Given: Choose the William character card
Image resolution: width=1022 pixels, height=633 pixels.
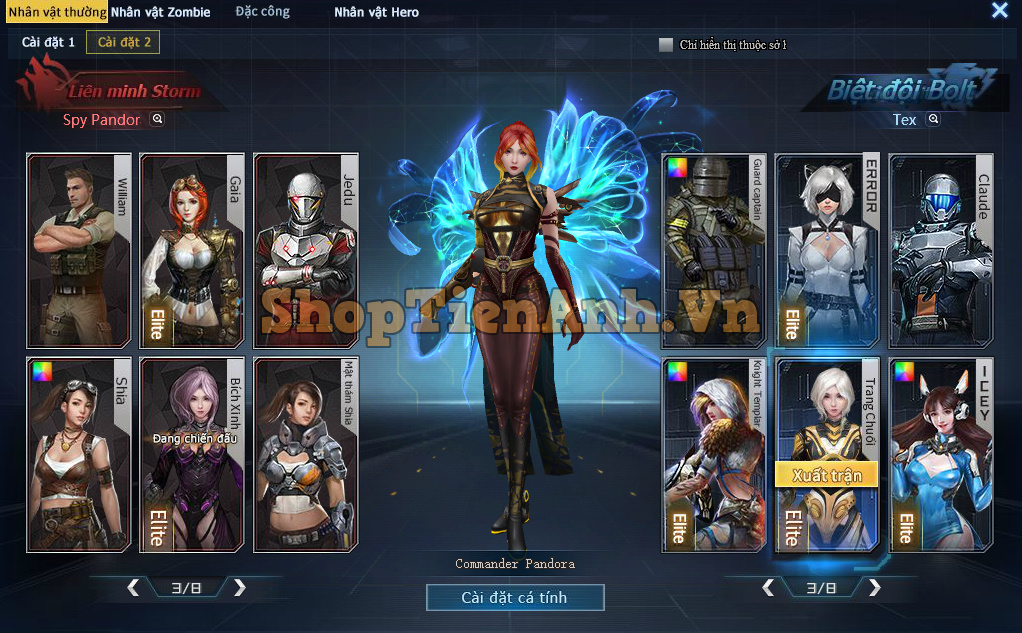Looking at the screenshot, I should [x=79, y=249].
